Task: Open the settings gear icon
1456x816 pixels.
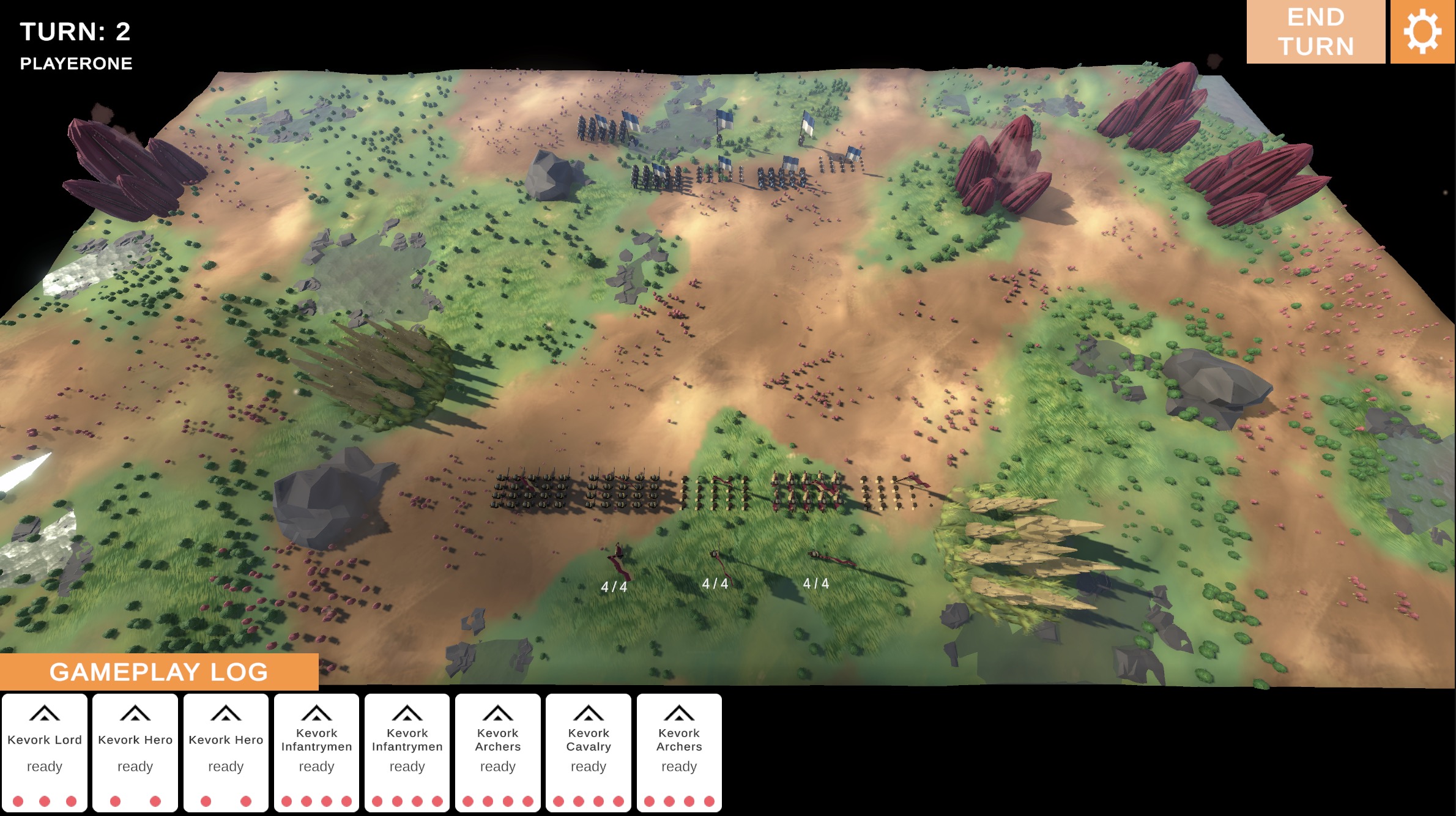Action: click(1424, 32)
